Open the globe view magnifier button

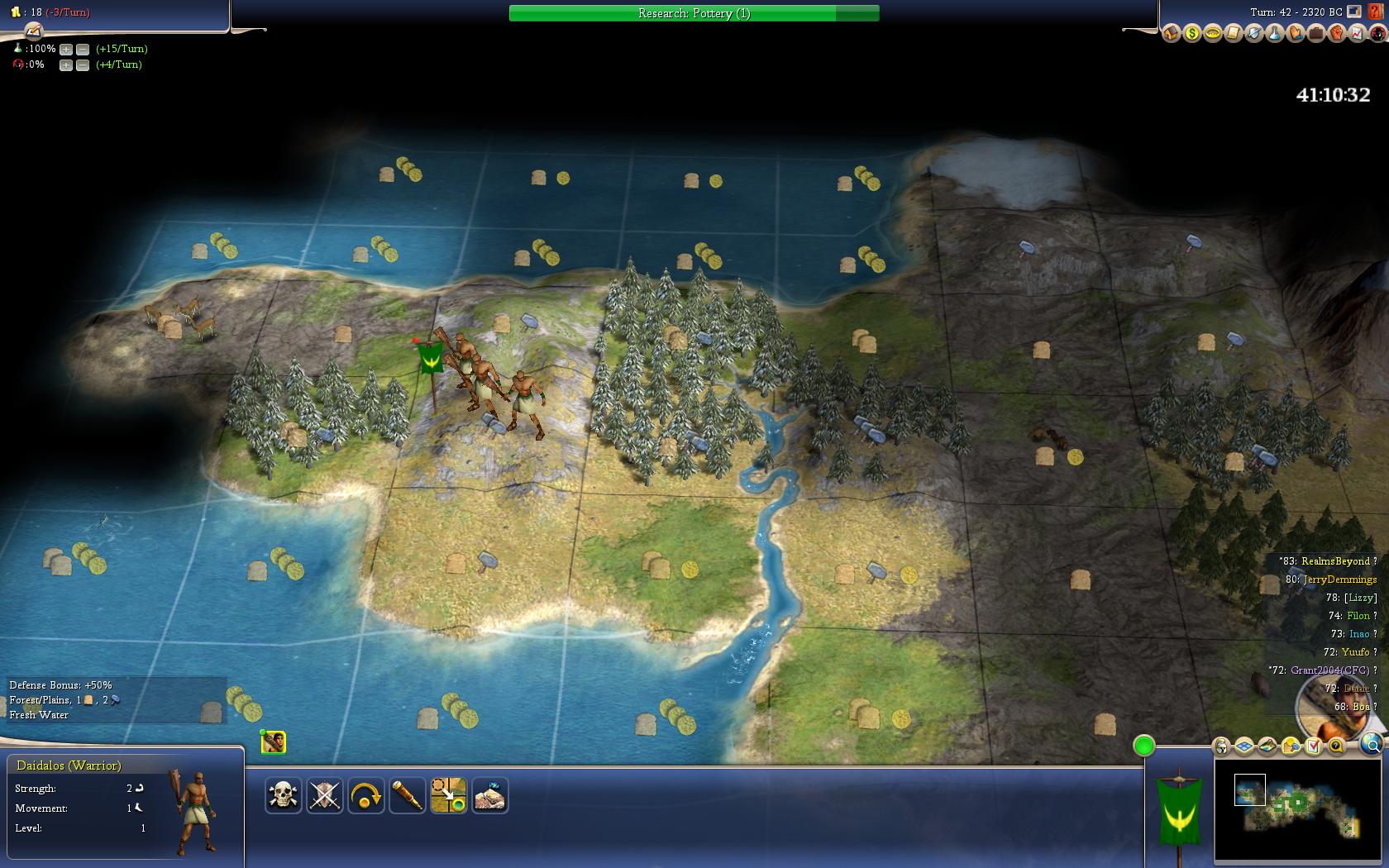pyautogui.click(x=1372, y=746)
